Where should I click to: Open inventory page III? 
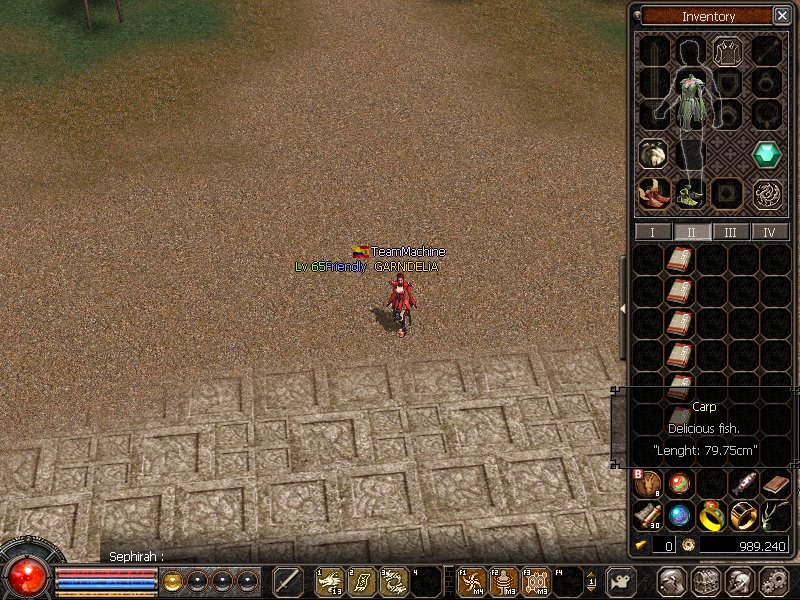point(731,232)
